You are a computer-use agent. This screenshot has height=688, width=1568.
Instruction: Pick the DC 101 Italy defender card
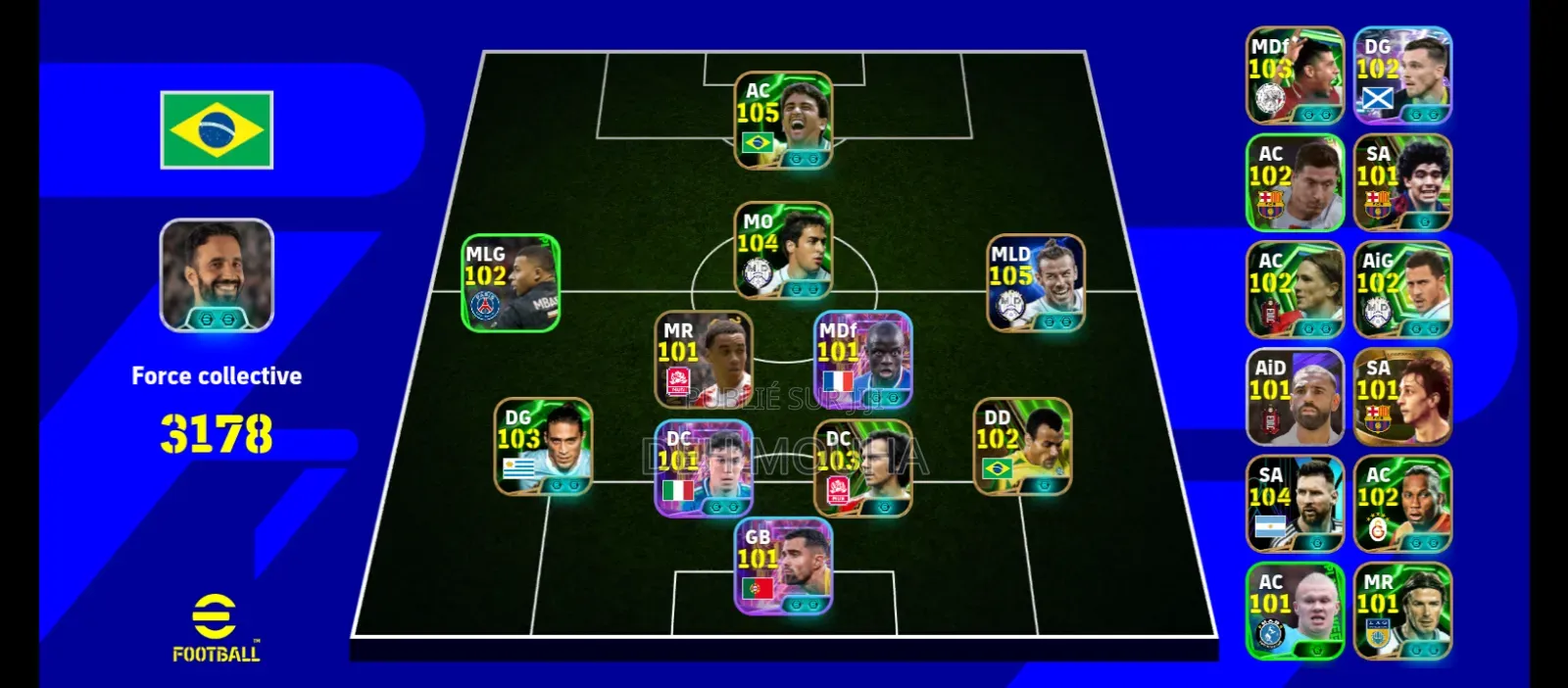[x=704, y=468]
